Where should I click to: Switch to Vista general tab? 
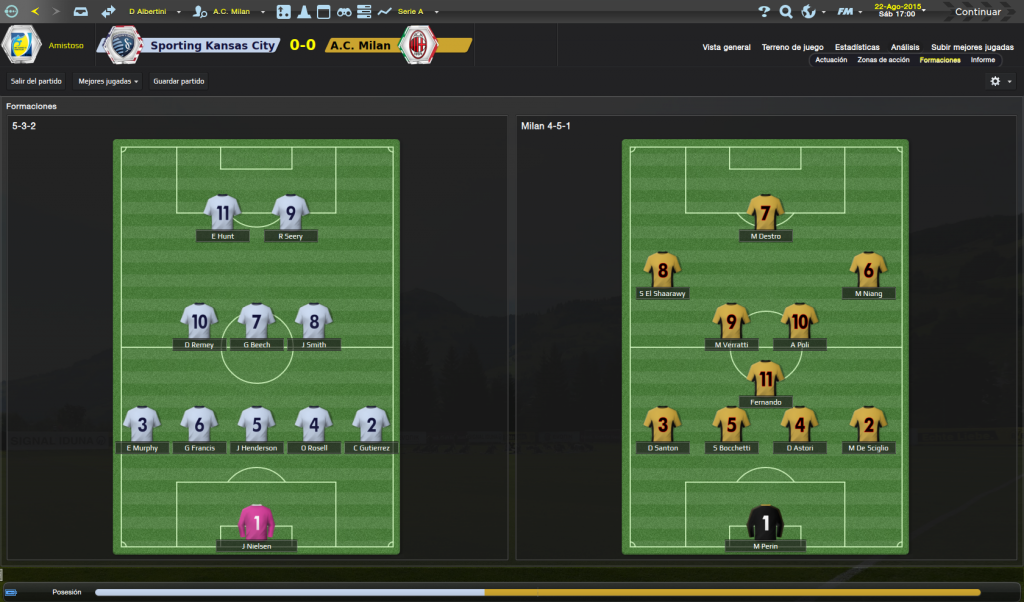pos(726,47)
